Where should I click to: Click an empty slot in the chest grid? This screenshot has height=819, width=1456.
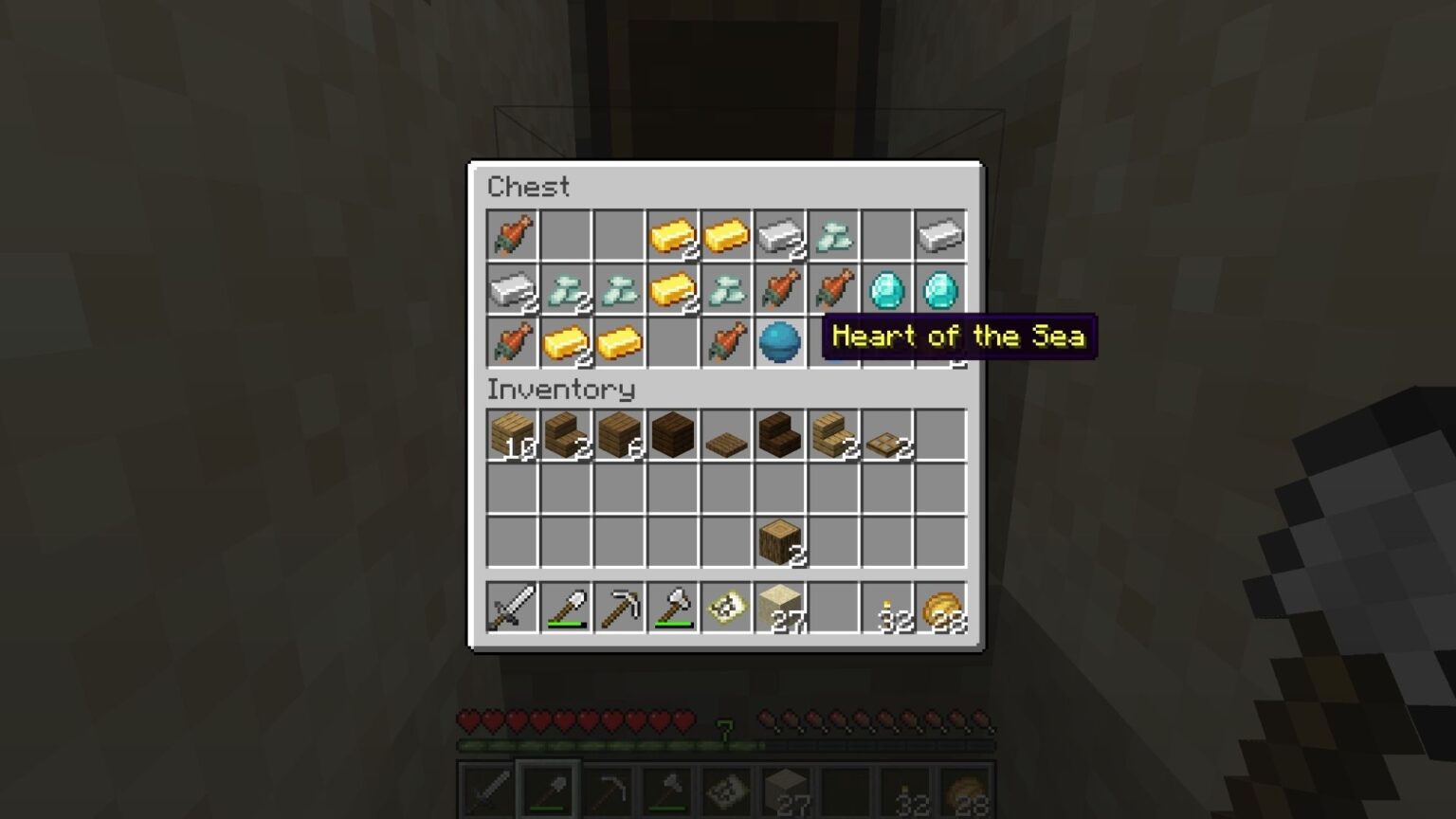pyautogui.click(x=565, y=236)
